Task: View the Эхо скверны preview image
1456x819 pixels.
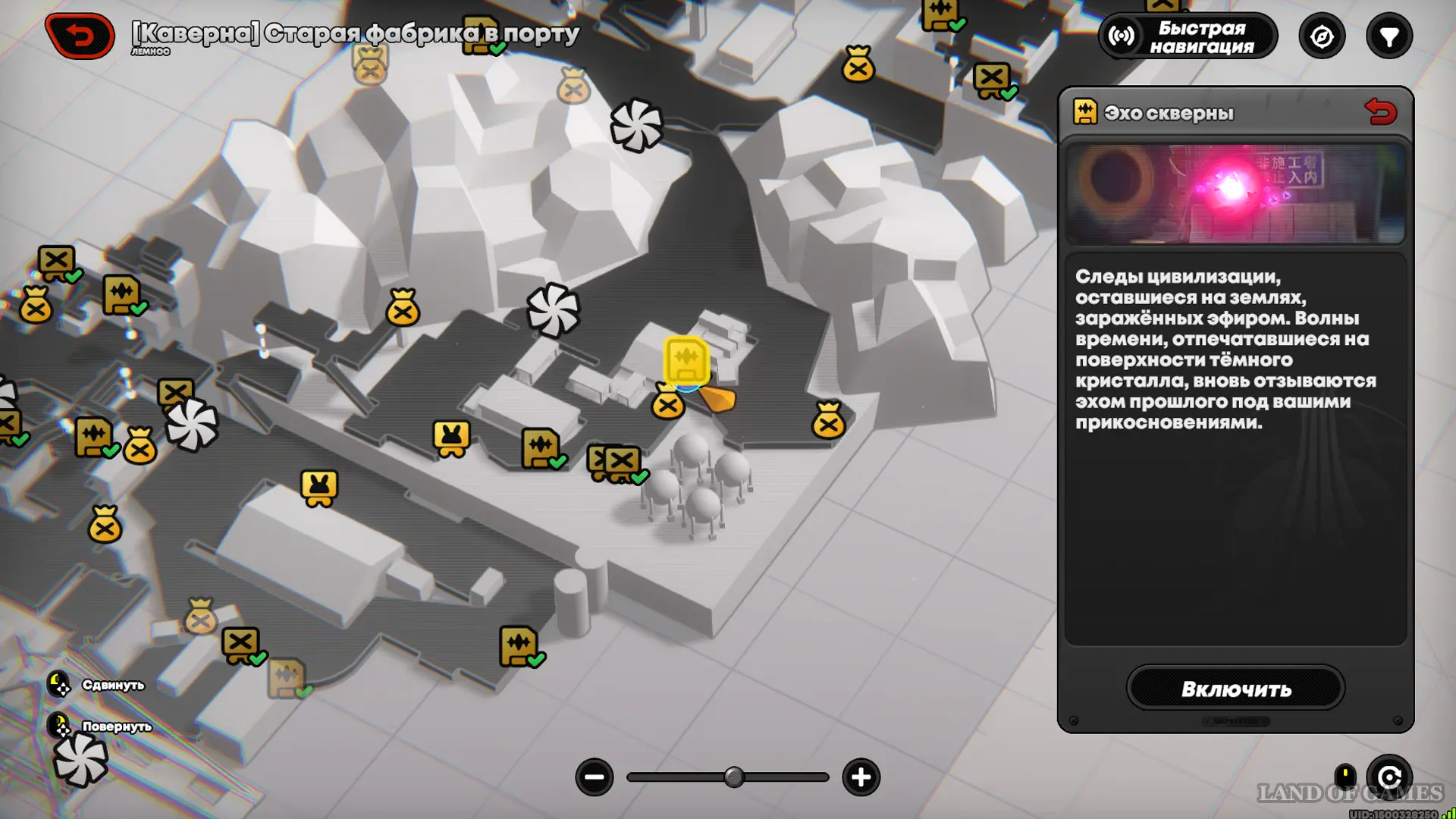Action: tap(1235, 193)
